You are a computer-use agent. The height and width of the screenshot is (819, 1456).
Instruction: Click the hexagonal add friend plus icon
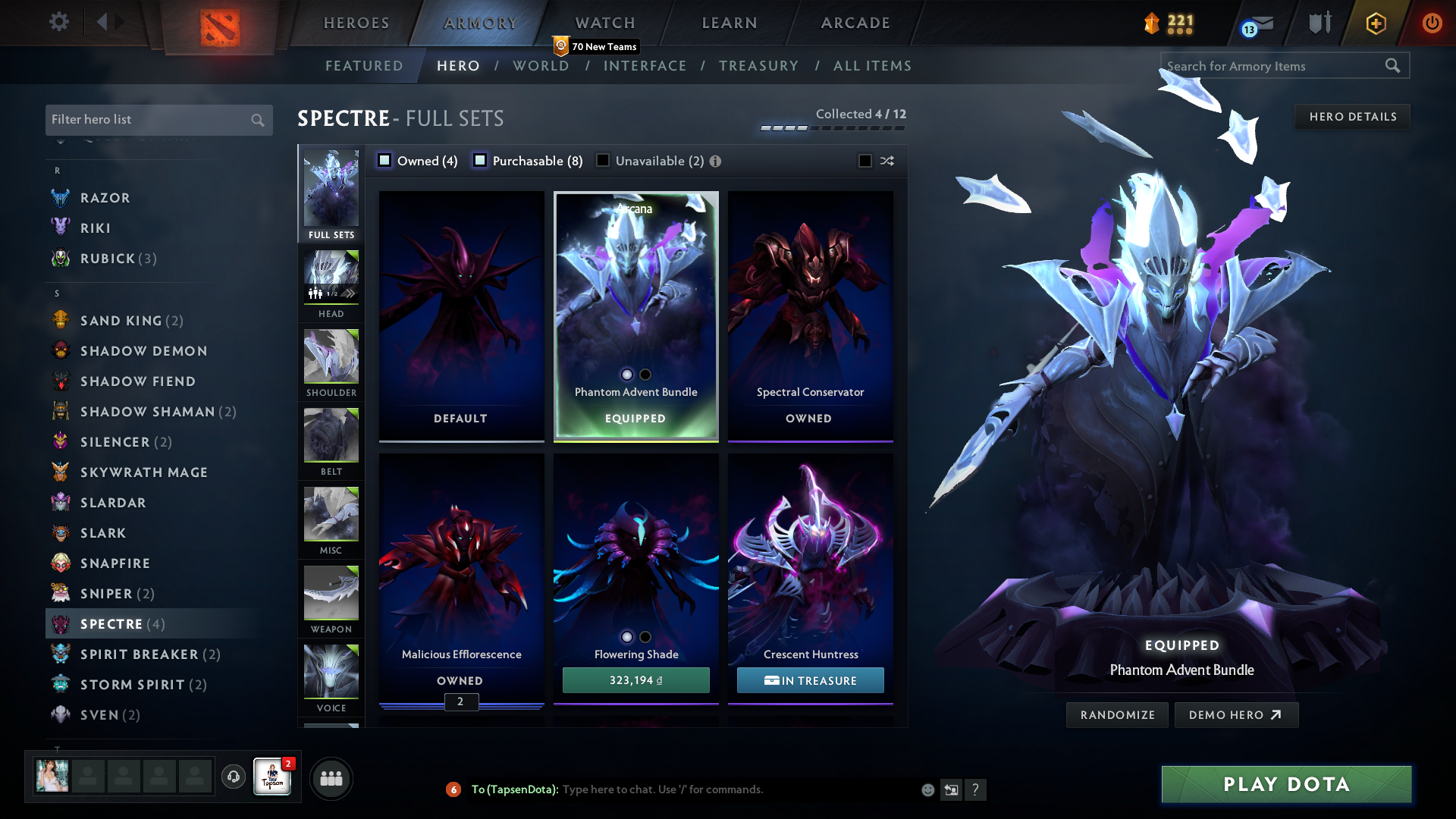coord(1375,24)
